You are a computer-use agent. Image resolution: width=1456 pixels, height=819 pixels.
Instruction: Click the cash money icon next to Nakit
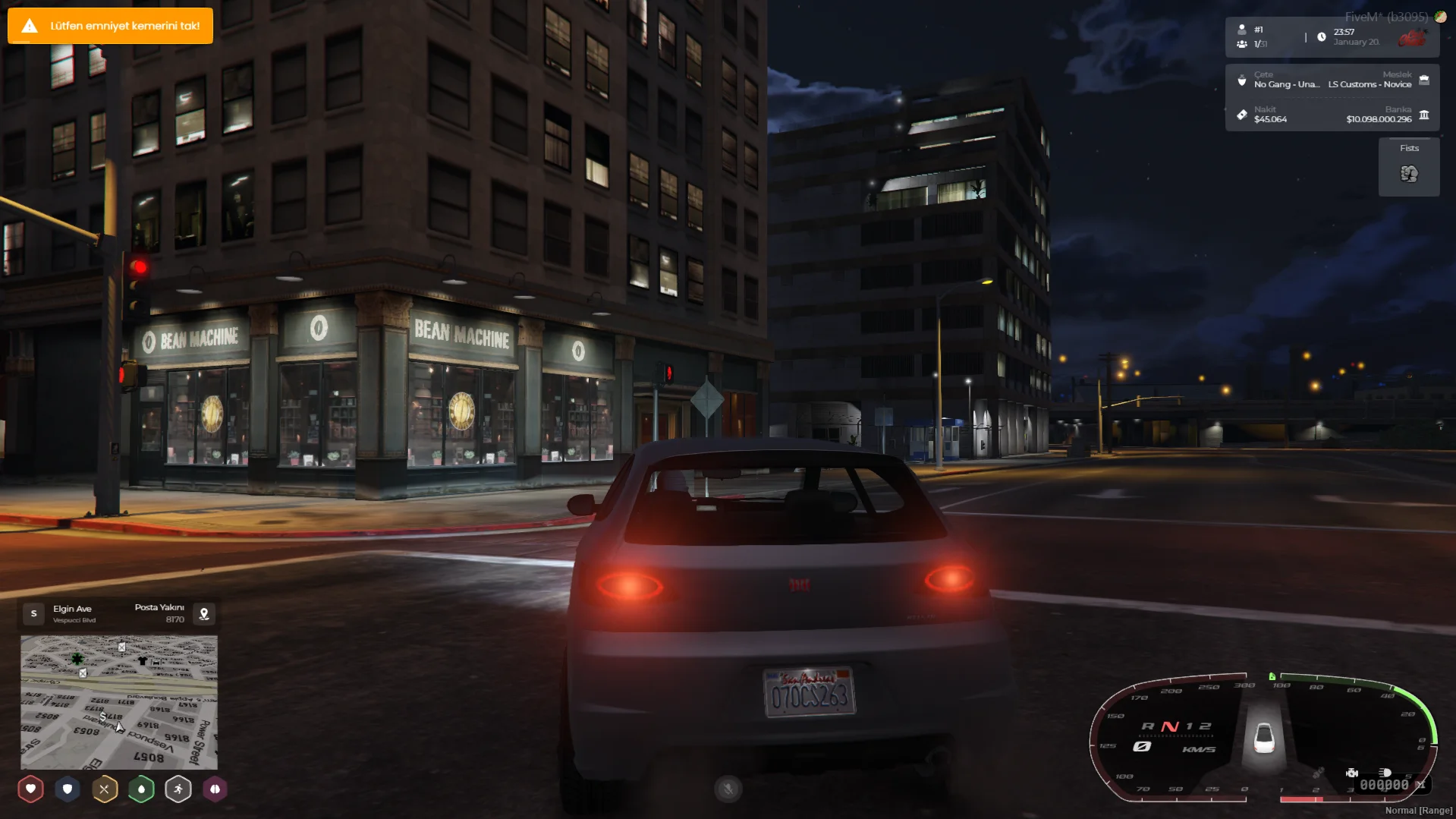coord(1241,115)
